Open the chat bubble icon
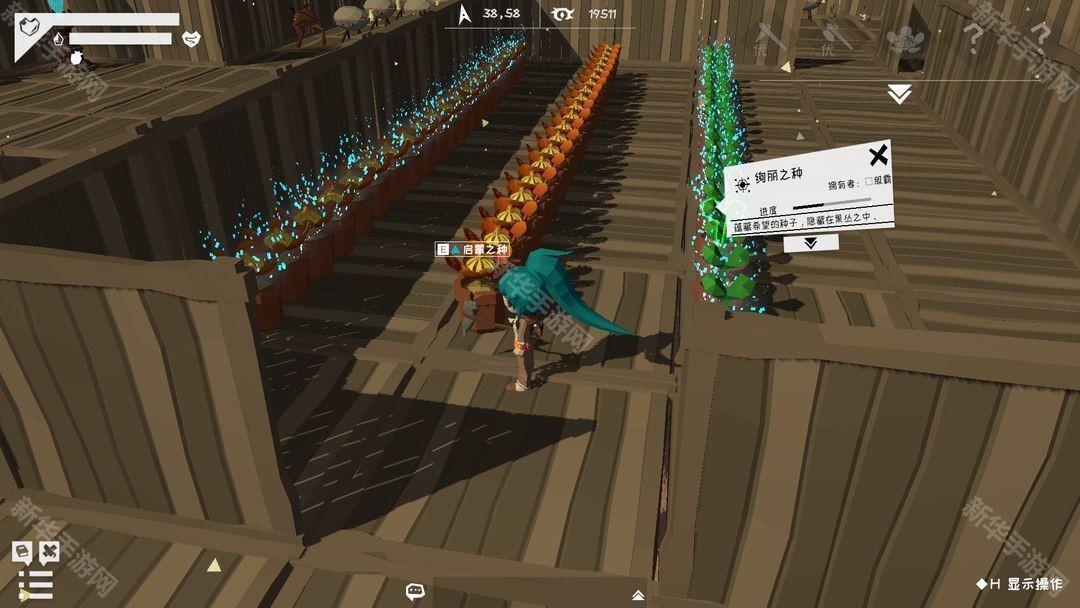 coord(416,591)
